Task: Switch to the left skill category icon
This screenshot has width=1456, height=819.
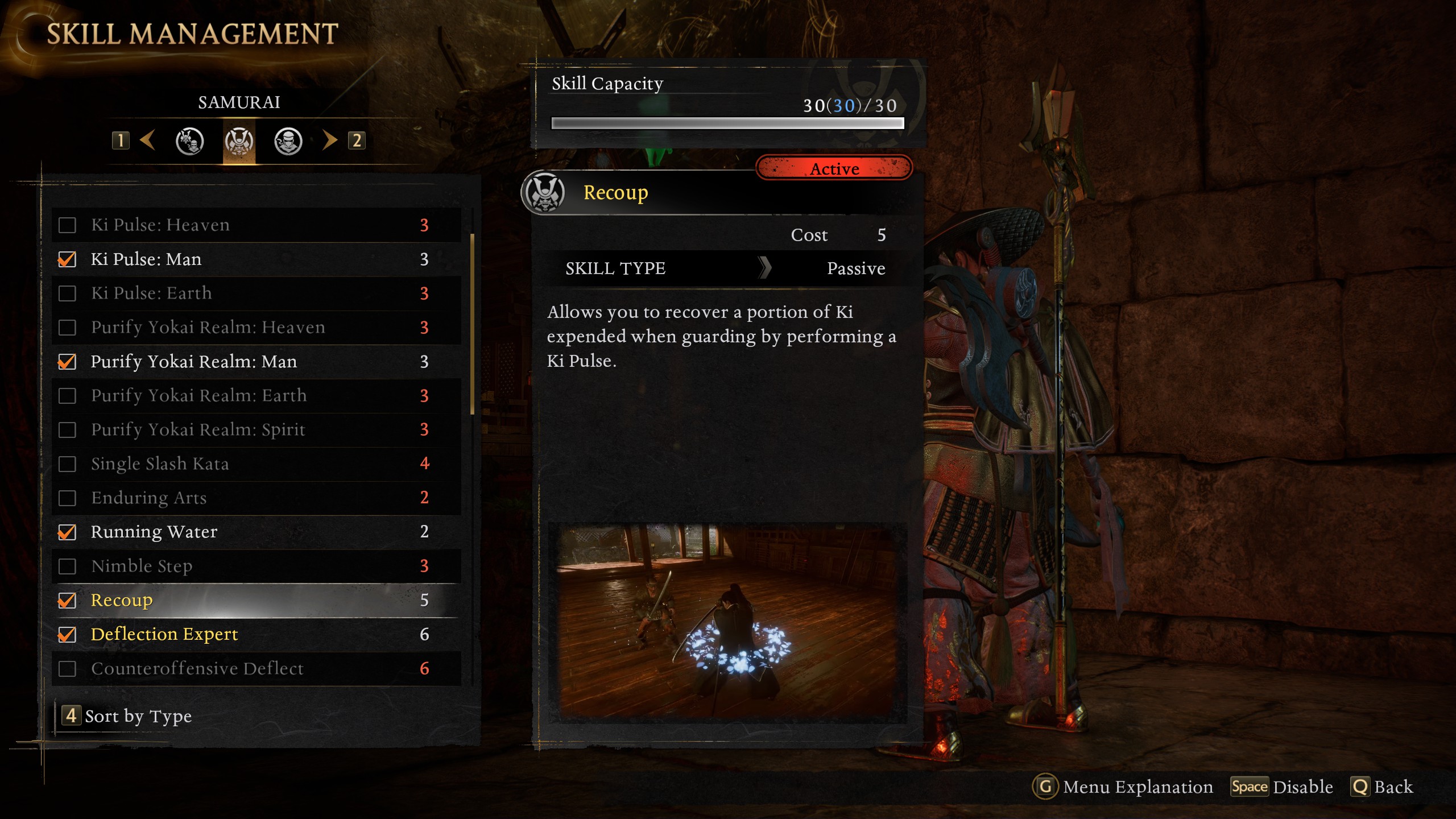Action: [x=189, y=141]
